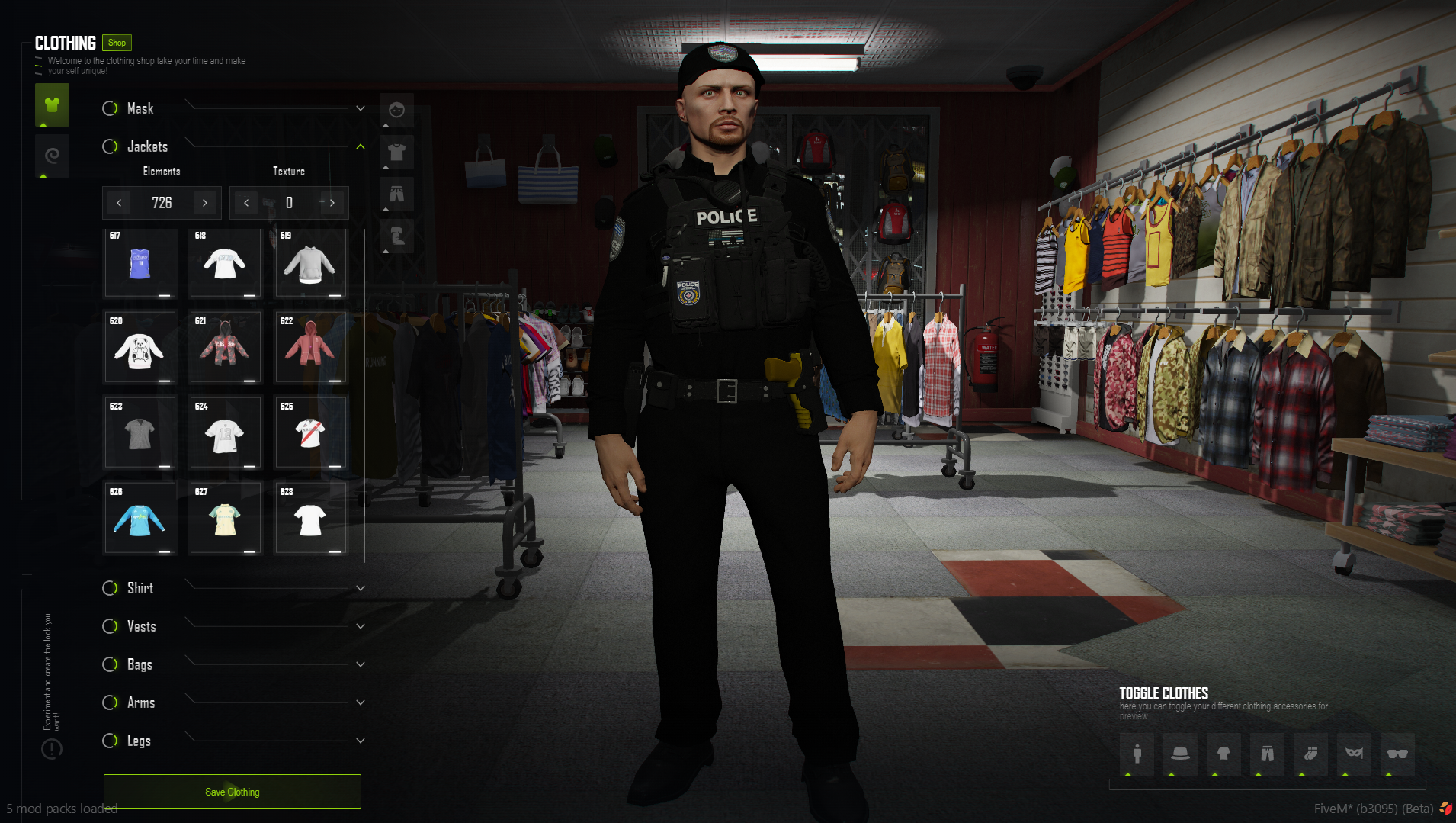
Task: Toggle pants in Toggle Clothes bar
Action: click(1267, 754)
